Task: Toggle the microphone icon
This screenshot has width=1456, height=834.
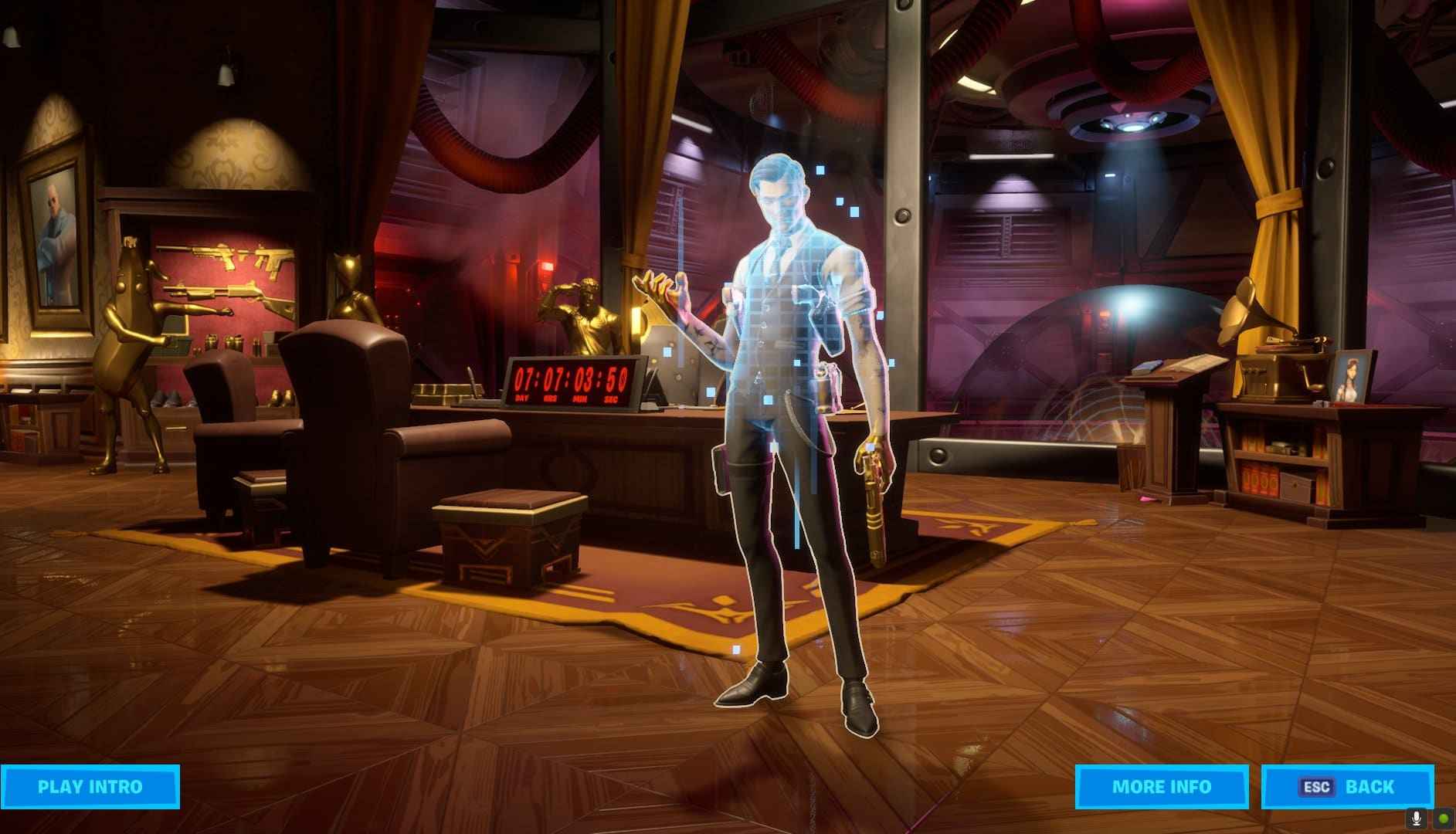Action: coord(1417,818)
